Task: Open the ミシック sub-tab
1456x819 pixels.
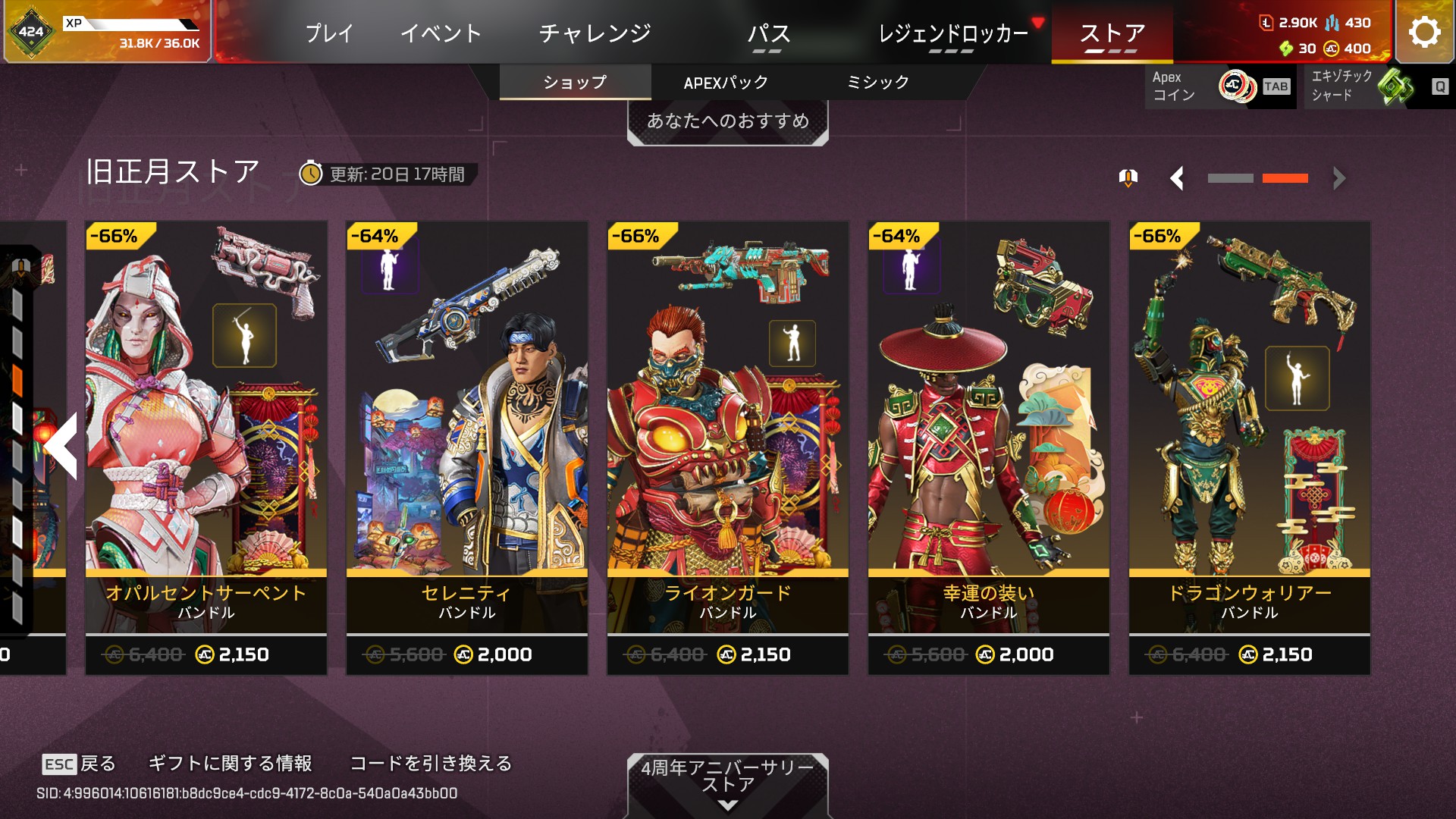Action: click(877, 83)
